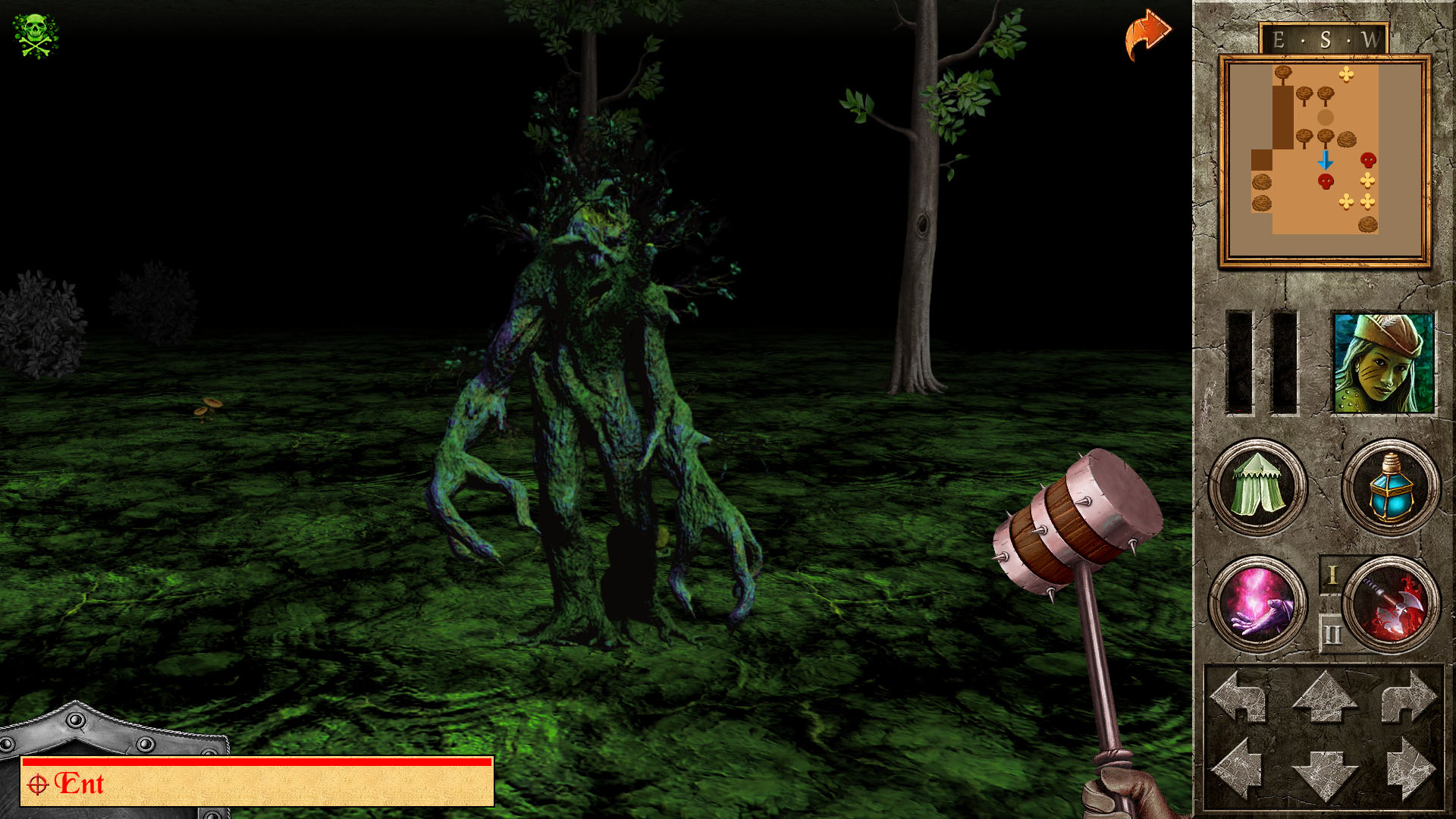Viewport: 1456px width, 819px height.
Task: Click the character portrait
Action: pyautogui.click(x=1383, y=363)
